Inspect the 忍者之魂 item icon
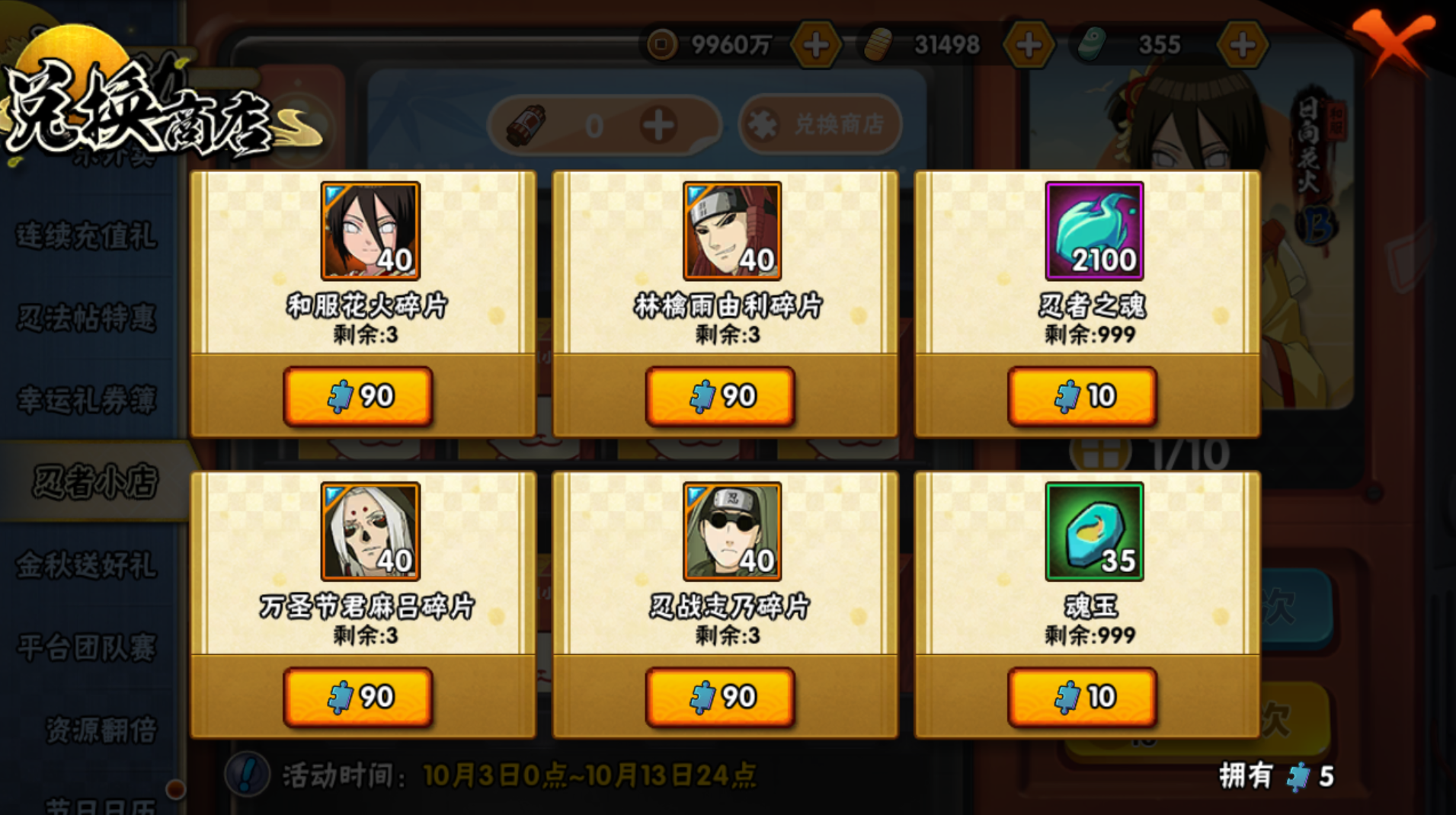The height and width of the screenshot is (815, 1456). pos(1094,231)
